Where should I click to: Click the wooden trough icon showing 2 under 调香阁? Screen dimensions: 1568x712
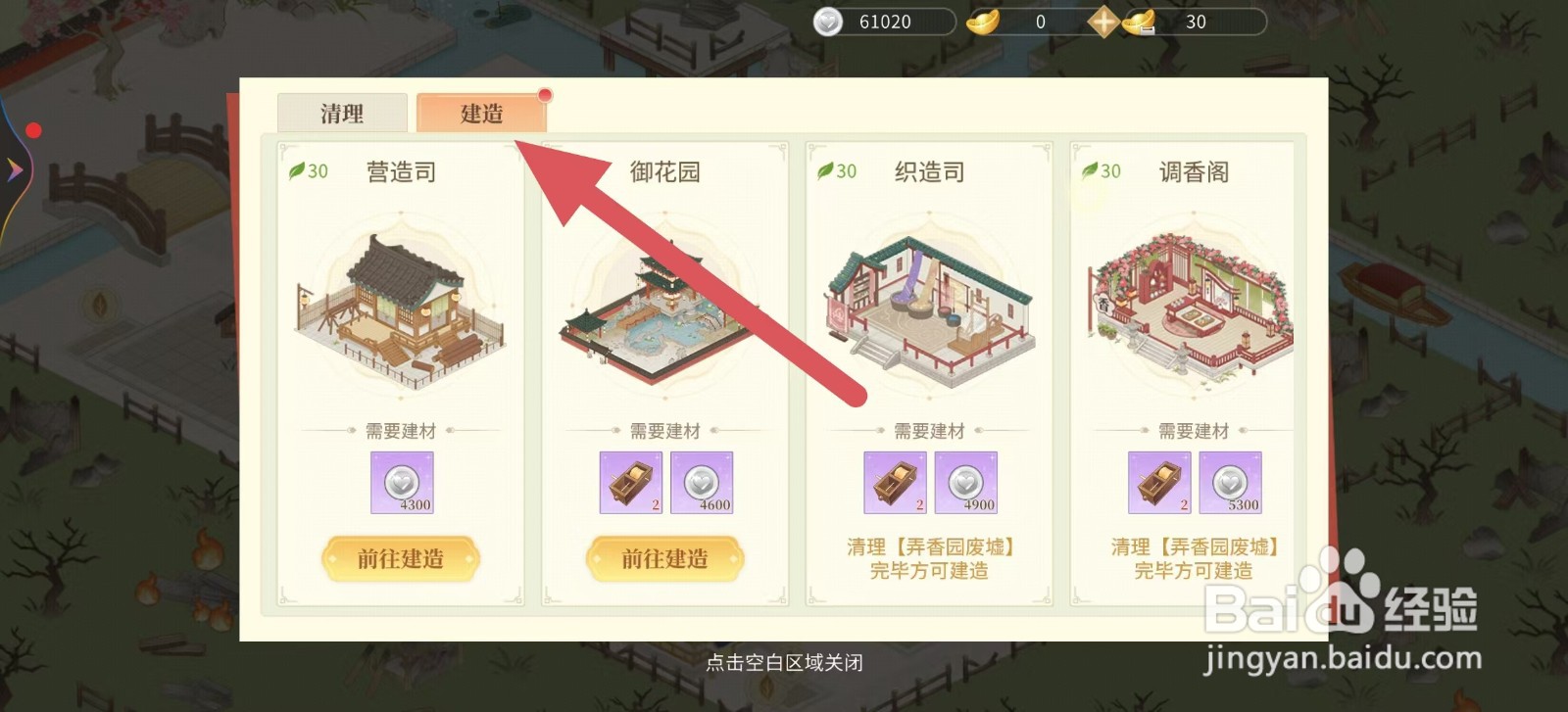(x=1159, y=482)
